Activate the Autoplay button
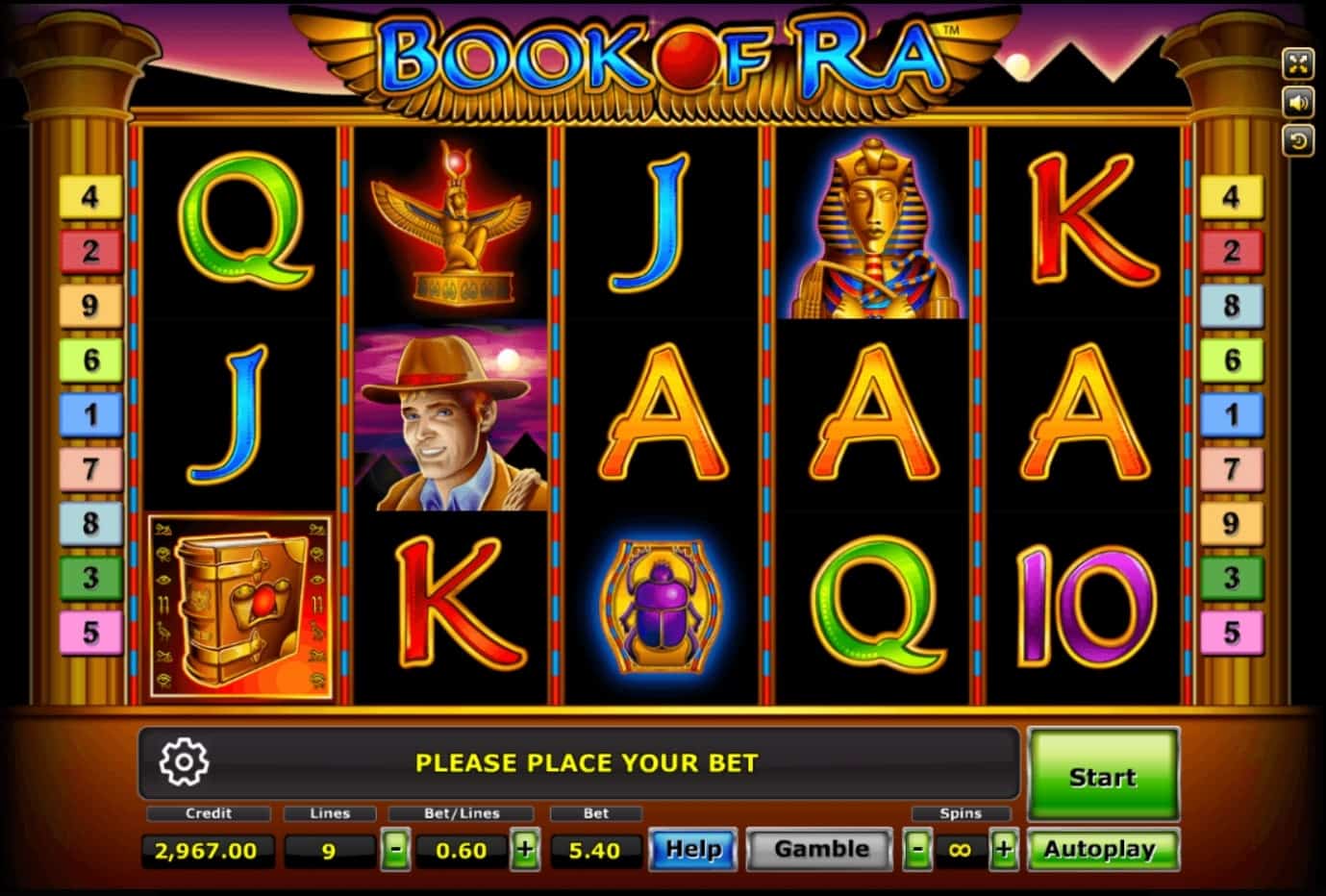 1101,850
